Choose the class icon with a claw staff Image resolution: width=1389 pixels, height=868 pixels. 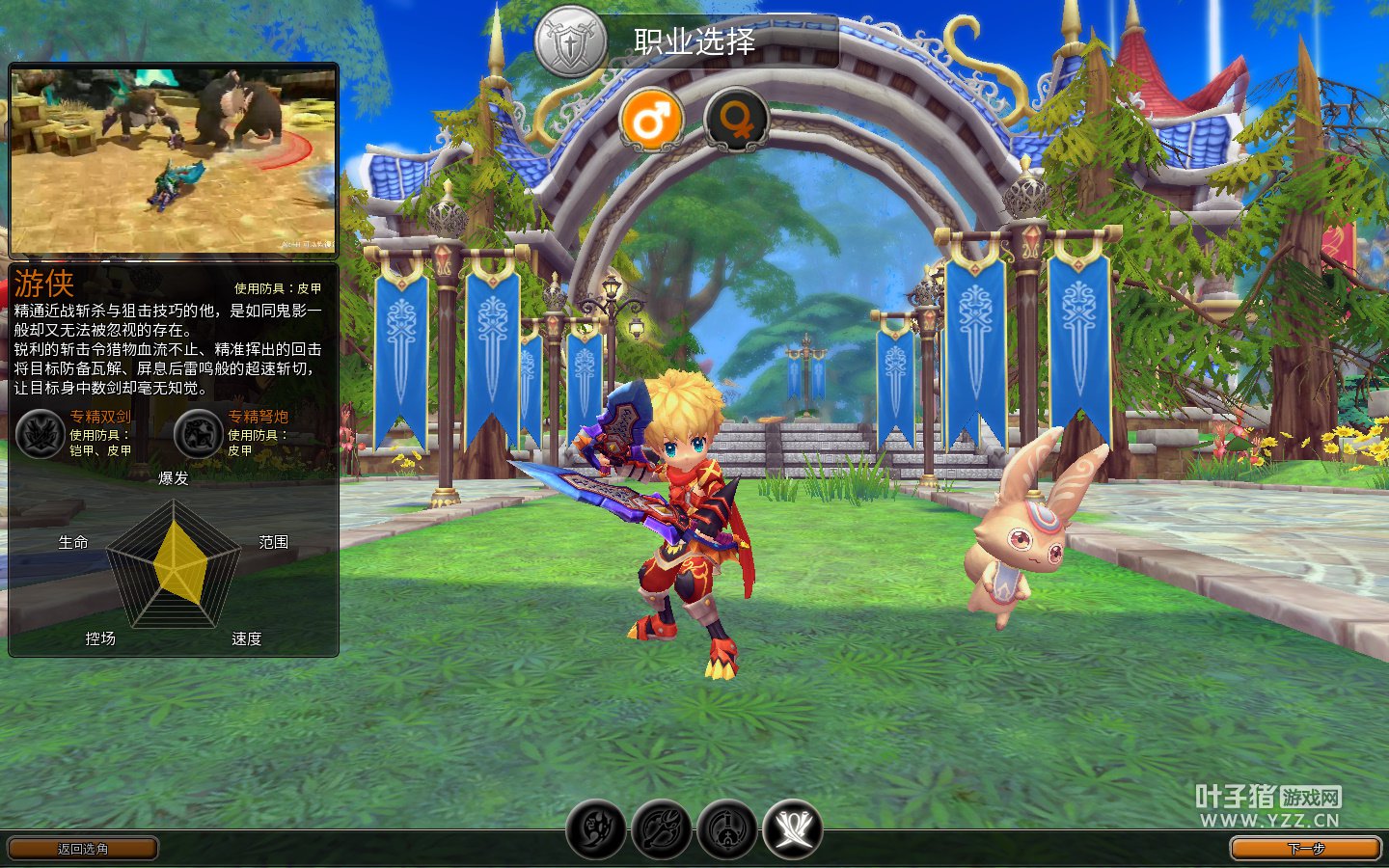point(662,828)
